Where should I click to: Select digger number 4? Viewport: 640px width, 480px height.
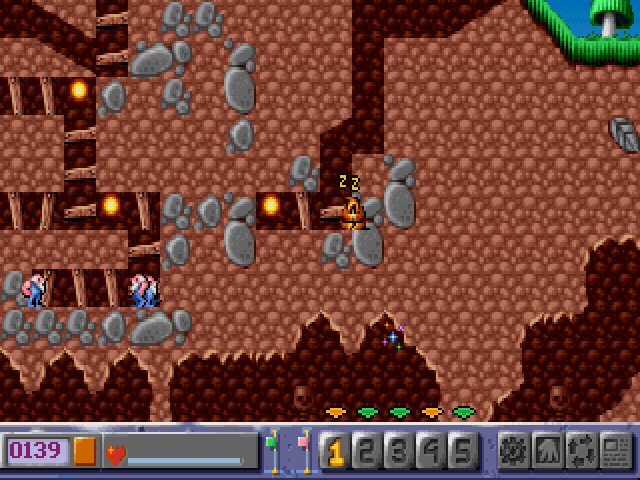[x=431, y=452]
